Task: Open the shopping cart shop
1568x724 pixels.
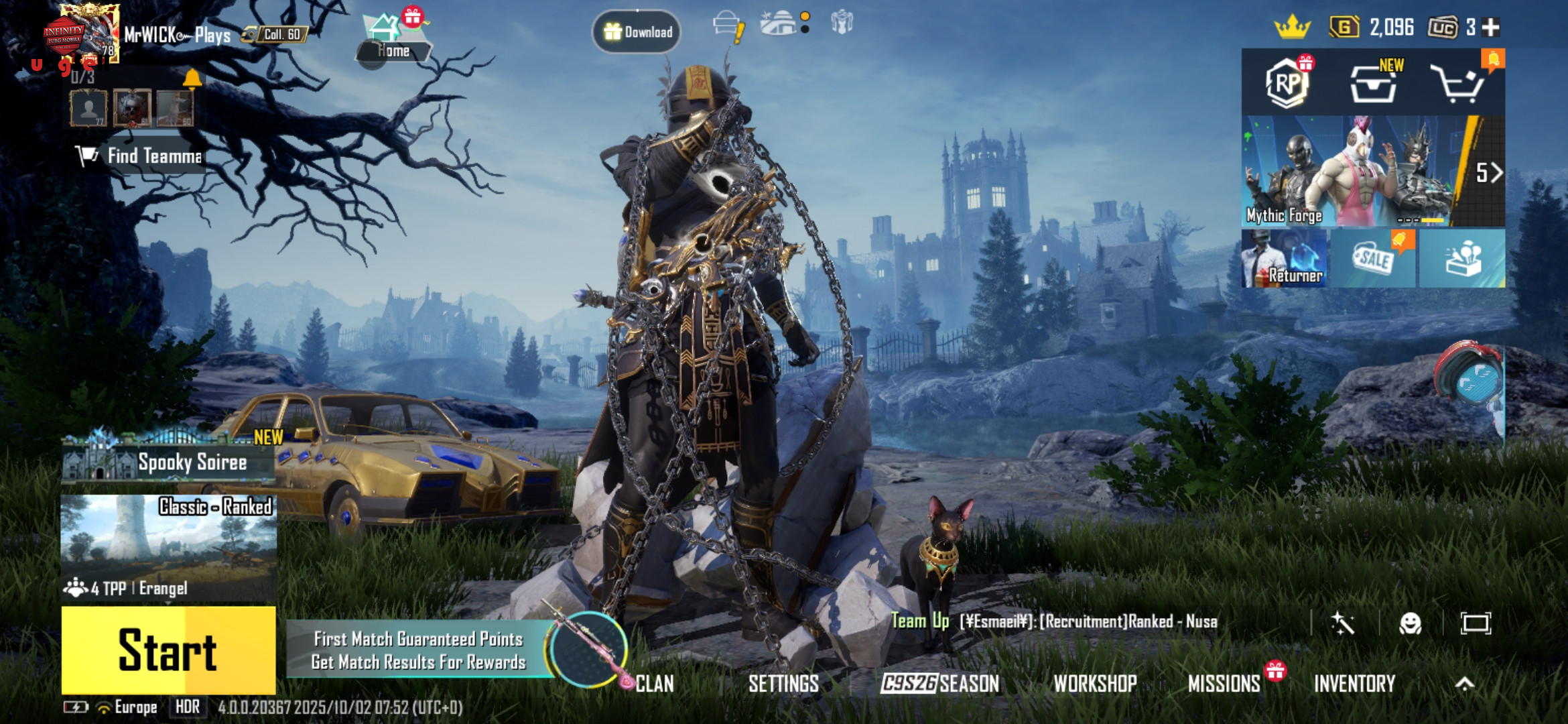Action: pos(1458,84)
